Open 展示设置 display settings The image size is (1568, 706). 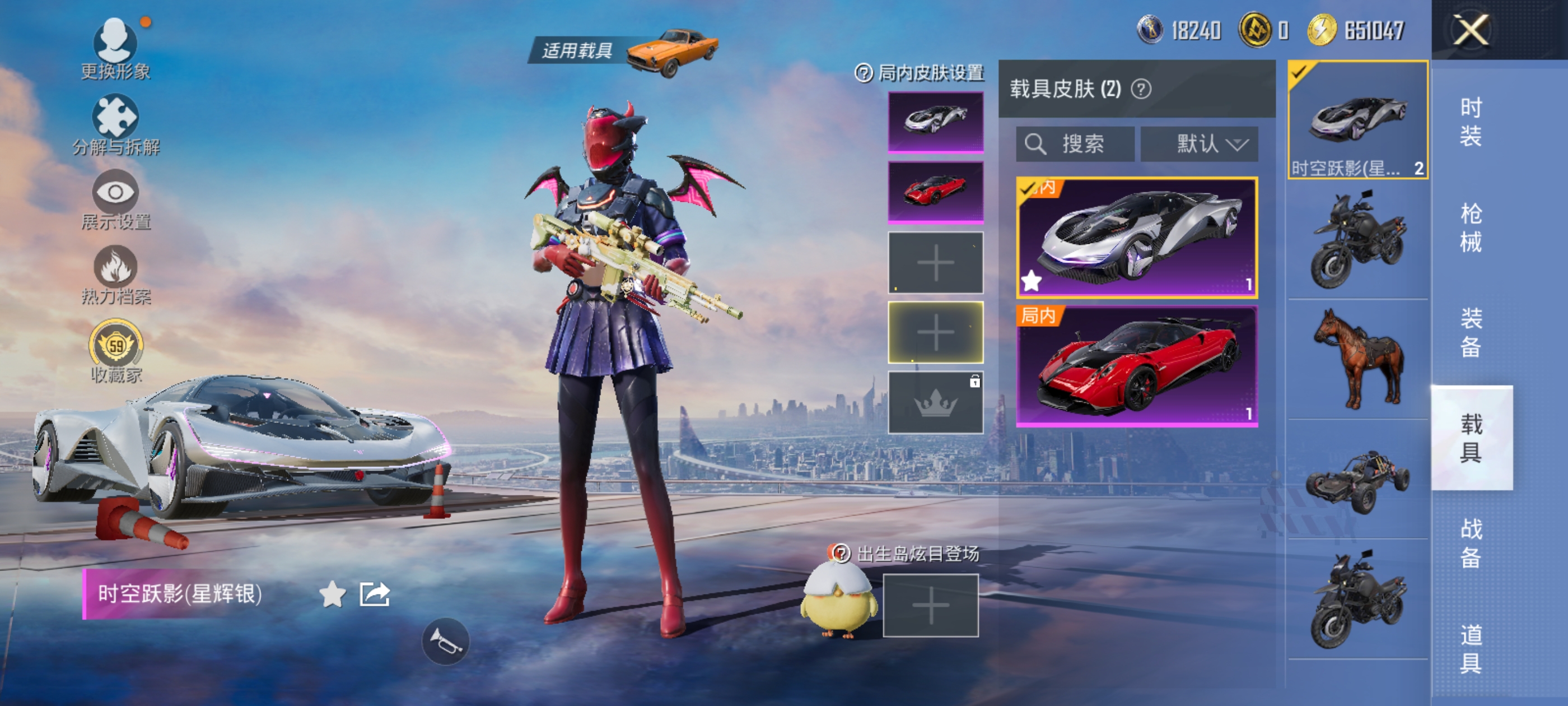(115, 200)
